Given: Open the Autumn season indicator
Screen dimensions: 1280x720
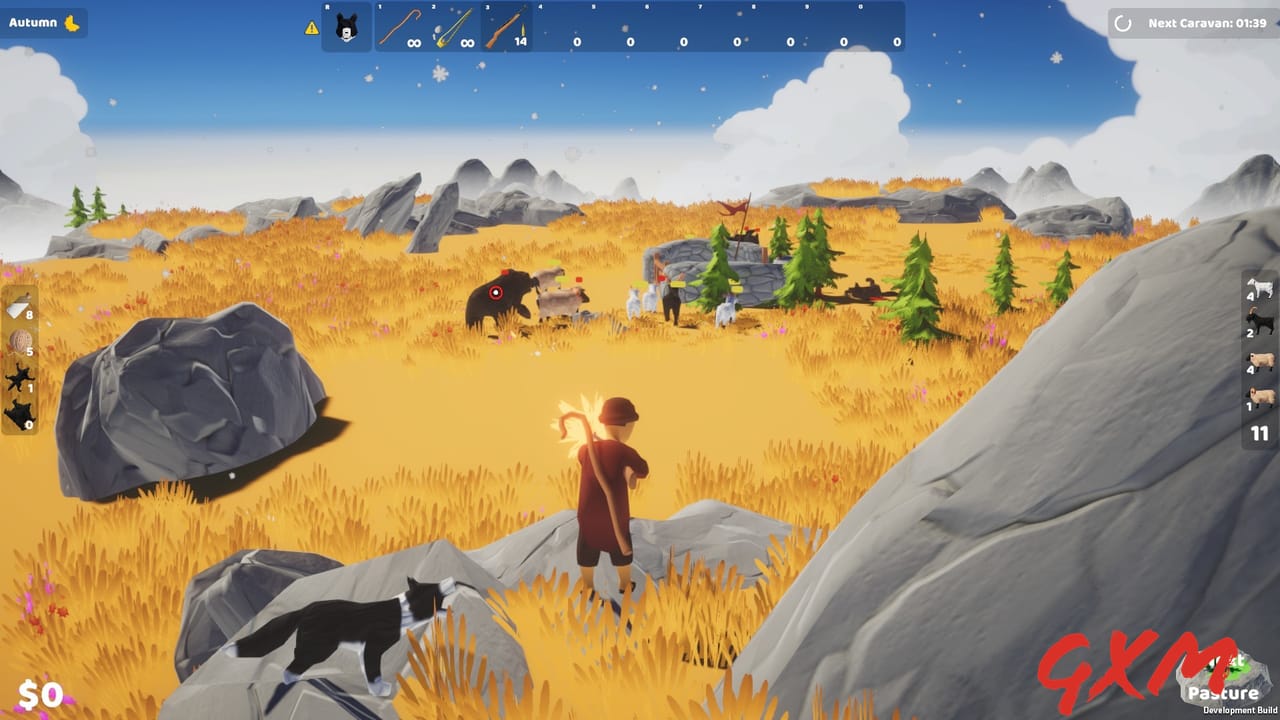Looking at the screenshot, I should [x=44, y=23].
